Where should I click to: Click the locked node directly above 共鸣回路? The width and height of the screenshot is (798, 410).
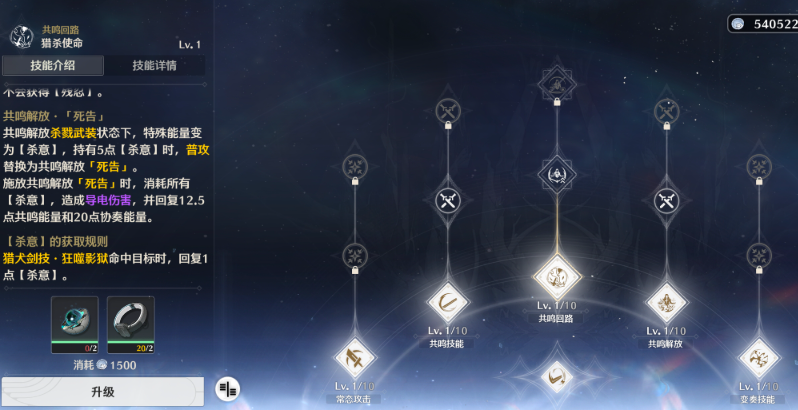pos(557,174)
